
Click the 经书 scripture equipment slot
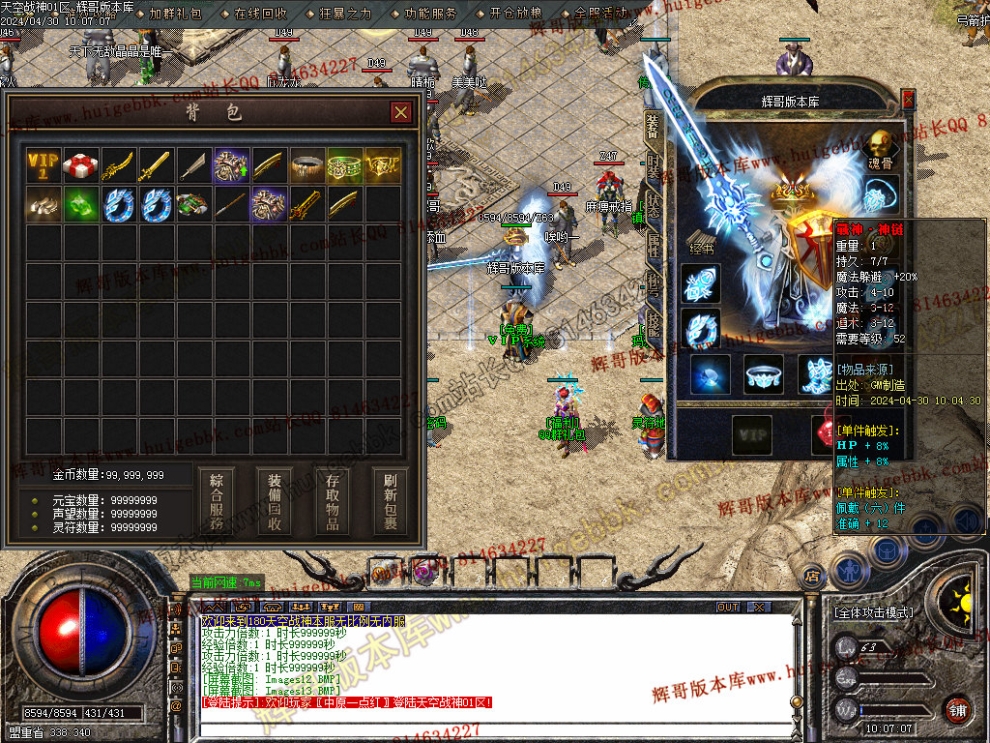tap(701, 238)
